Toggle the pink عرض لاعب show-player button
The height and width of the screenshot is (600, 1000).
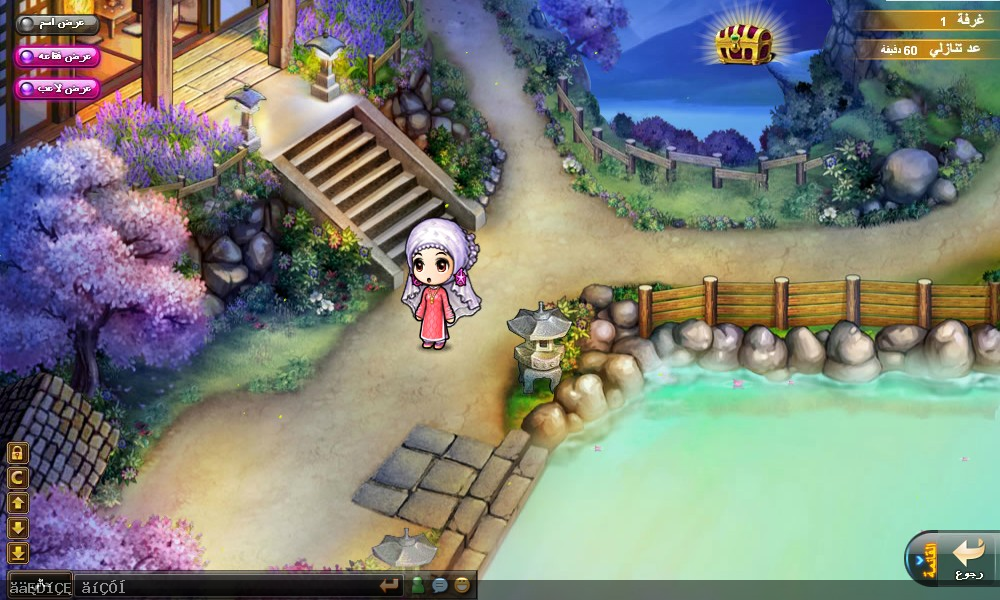coord(58,88)
